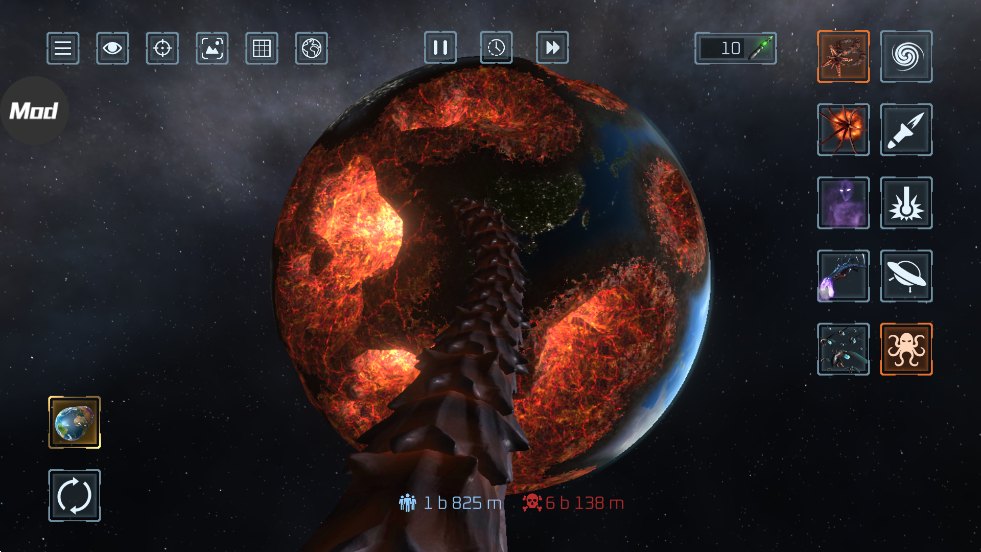Open the hamburger menu
Screen dimensions: 981x552
click(63, 48)
